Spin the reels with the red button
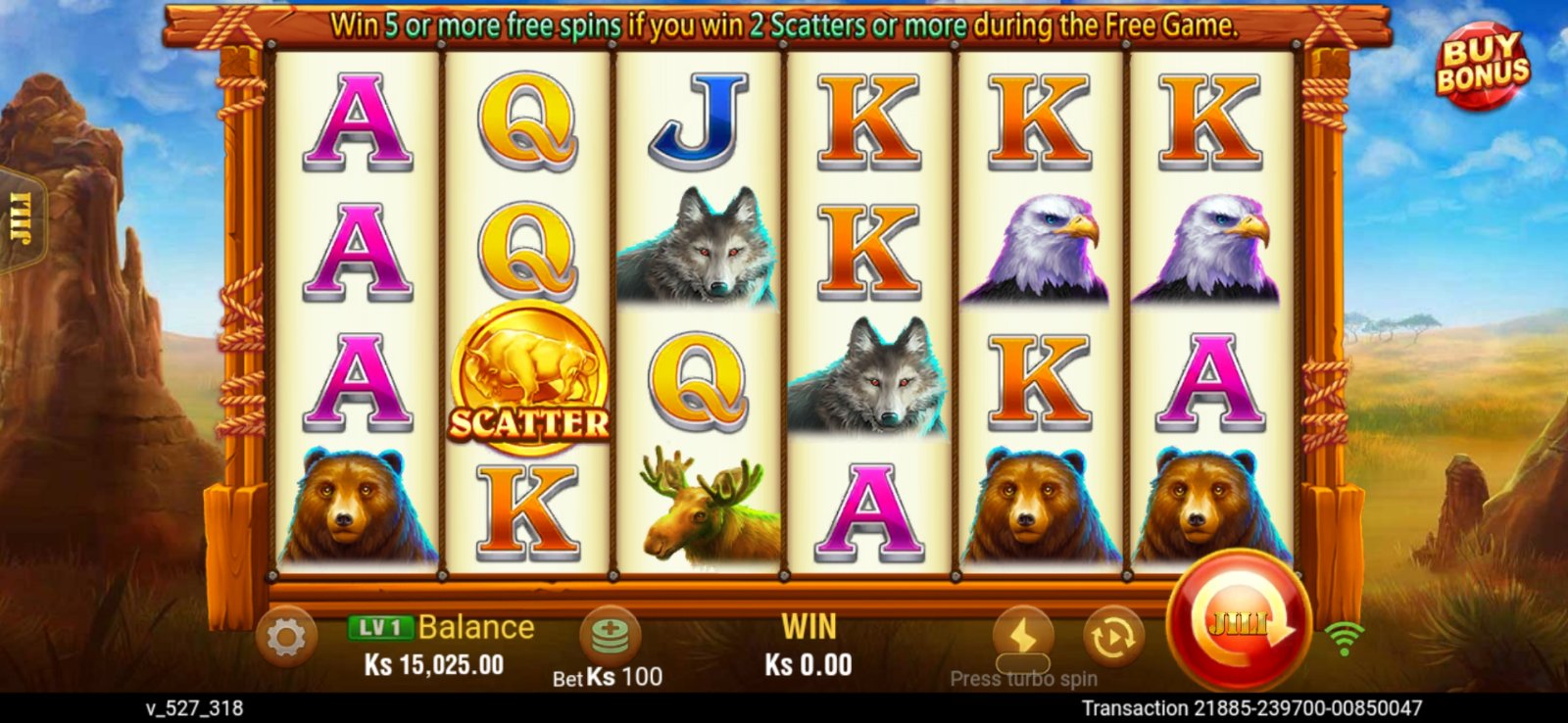The image size is (1568, 723). (1239, 621)
